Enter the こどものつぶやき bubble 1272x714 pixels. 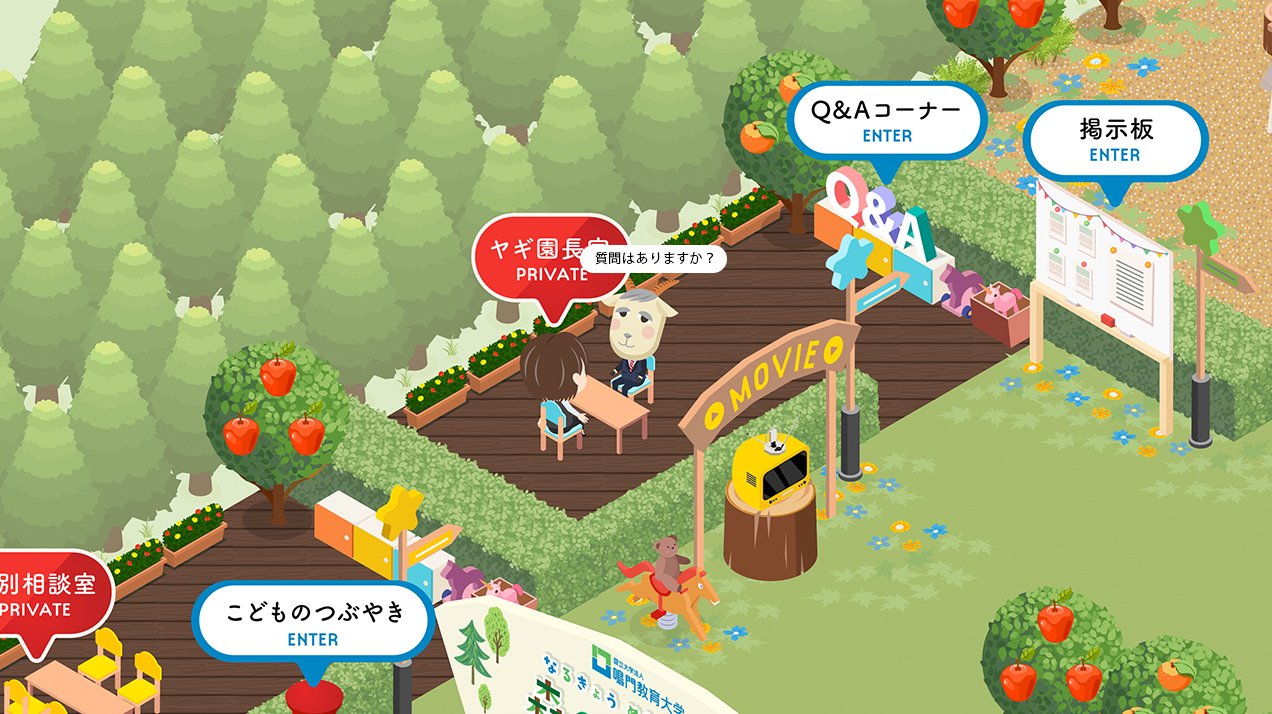(x=313, y=621)
